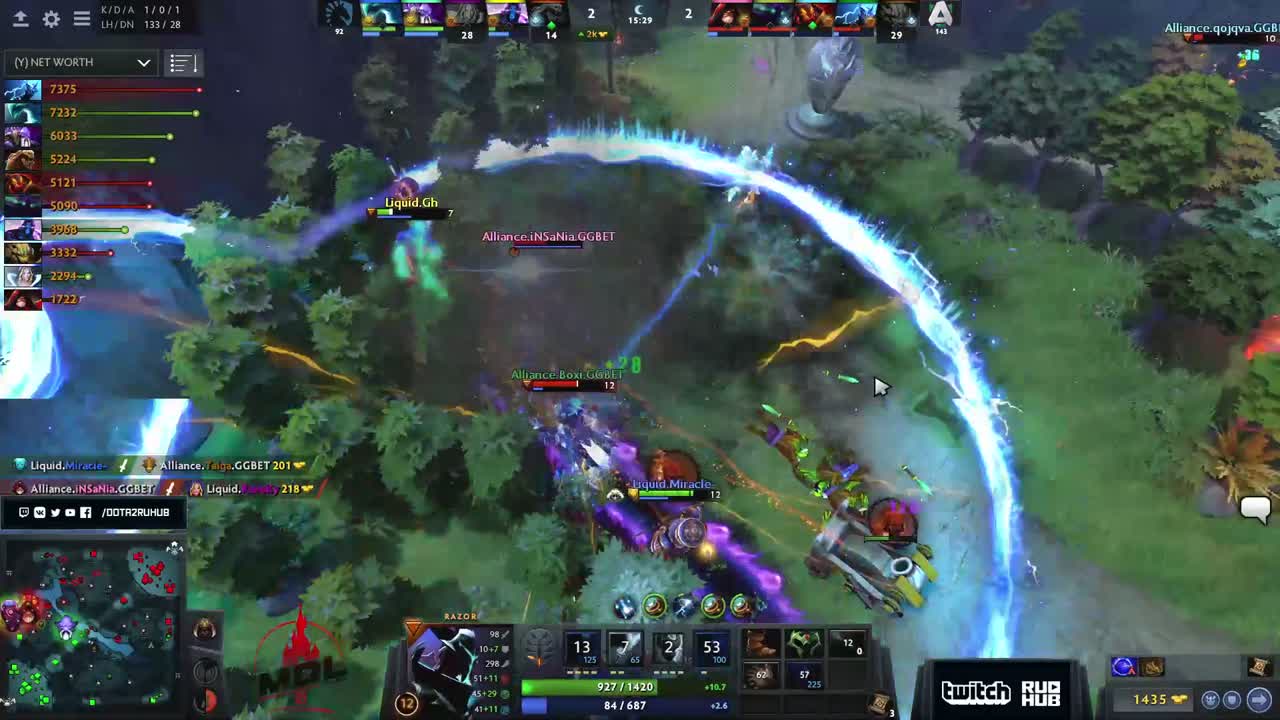The image size is (1280, 720).
Task: Click Eye of the Storm ultimate icon
Action: [712, 647]
